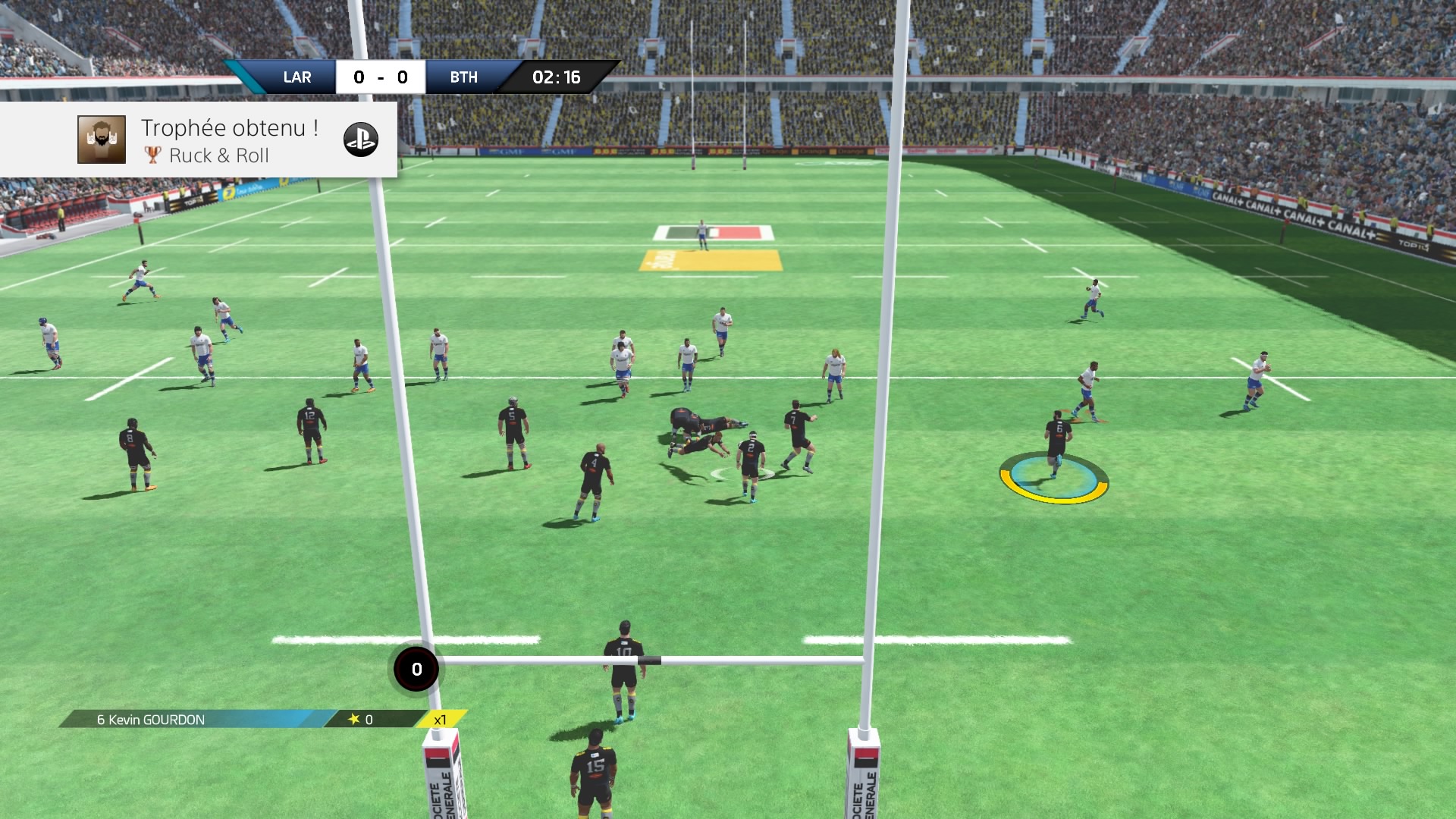Click the bearded avatar in the trophy popup

(101, 140)
